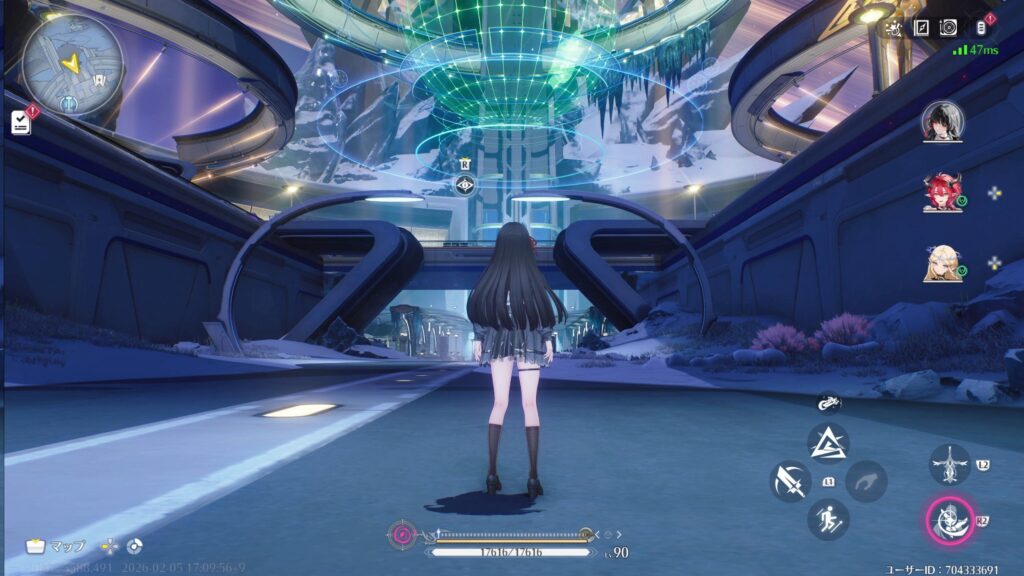Switch to the red-haired horned character
Screen dimensions: 1024x576
pos(942,192)
